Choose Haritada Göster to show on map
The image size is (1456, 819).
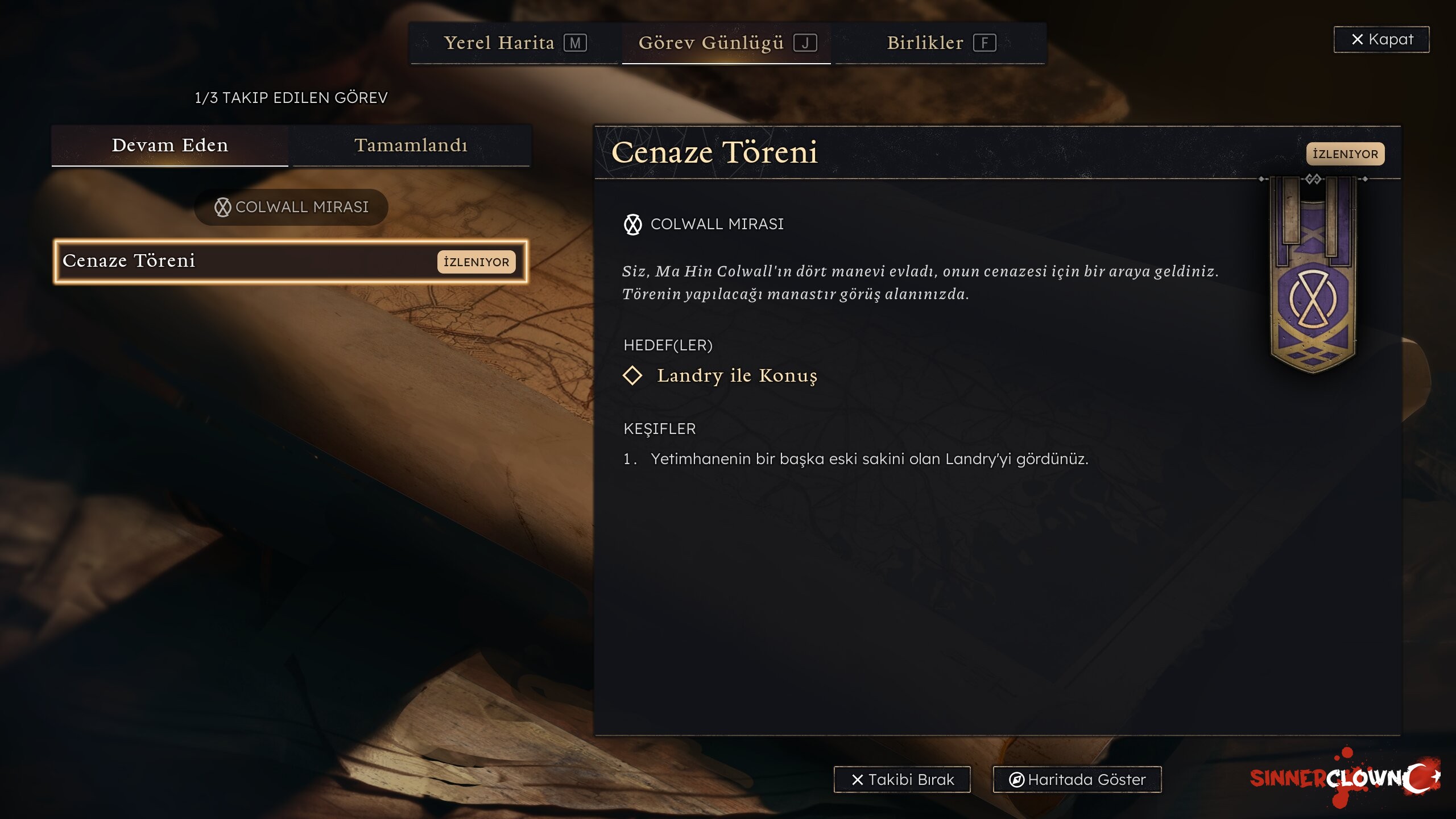[1077, 779]
